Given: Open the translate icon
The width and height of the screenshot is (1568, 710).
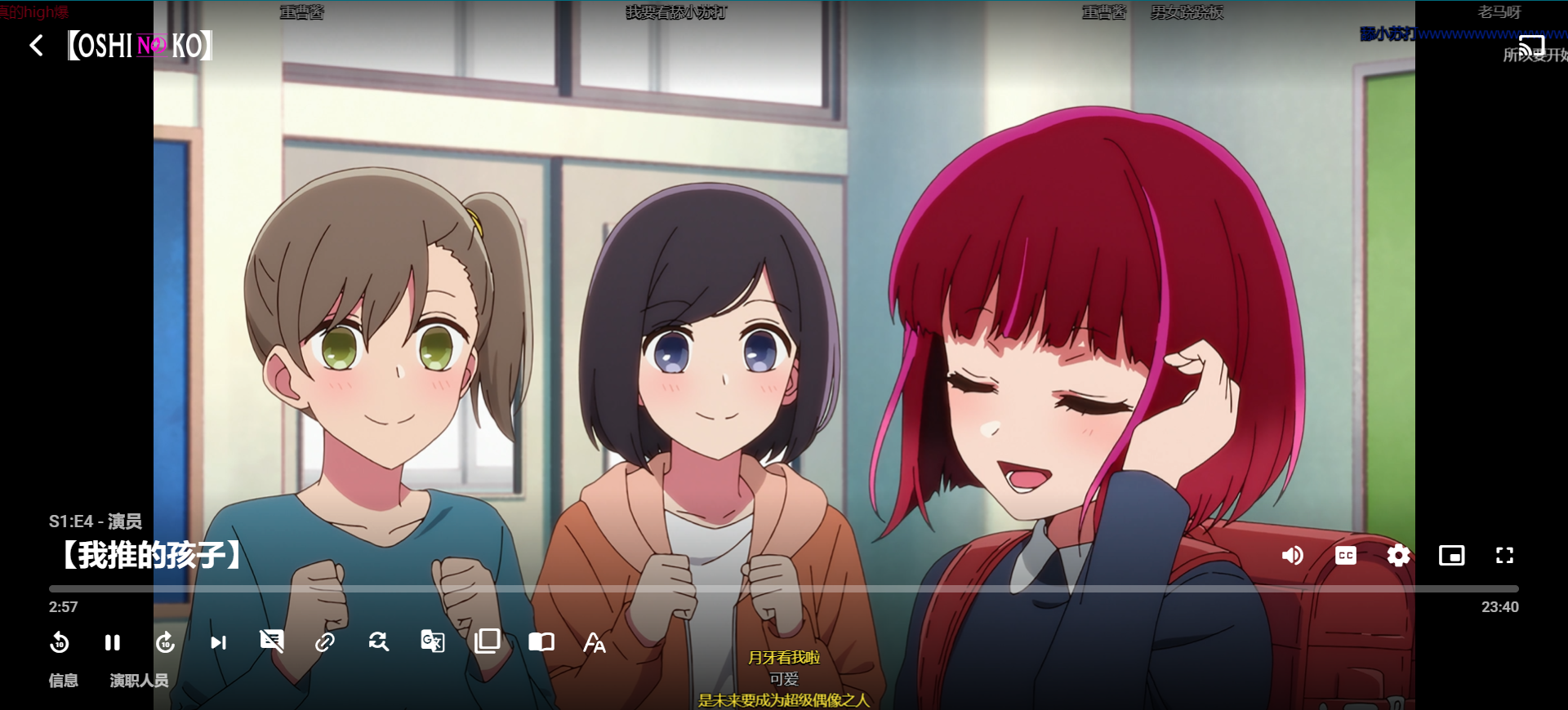Looking at the screenshot, I should (432, 641).
